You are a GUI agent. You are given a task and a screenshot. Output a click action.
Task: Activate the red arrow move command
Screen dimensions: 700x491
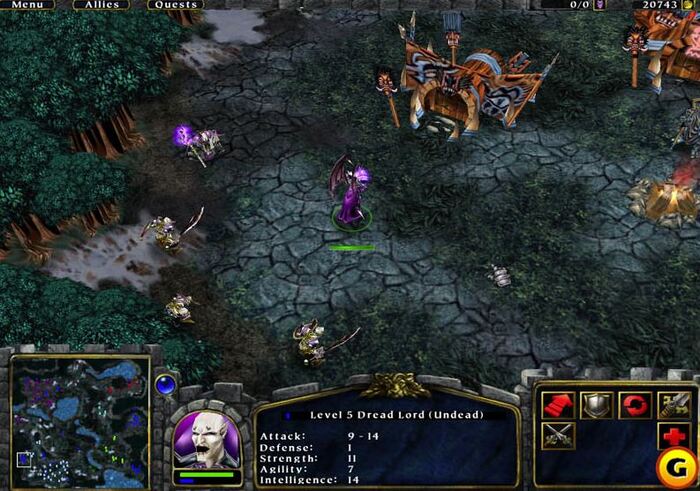pyautogui.click(x=557, y=404)
